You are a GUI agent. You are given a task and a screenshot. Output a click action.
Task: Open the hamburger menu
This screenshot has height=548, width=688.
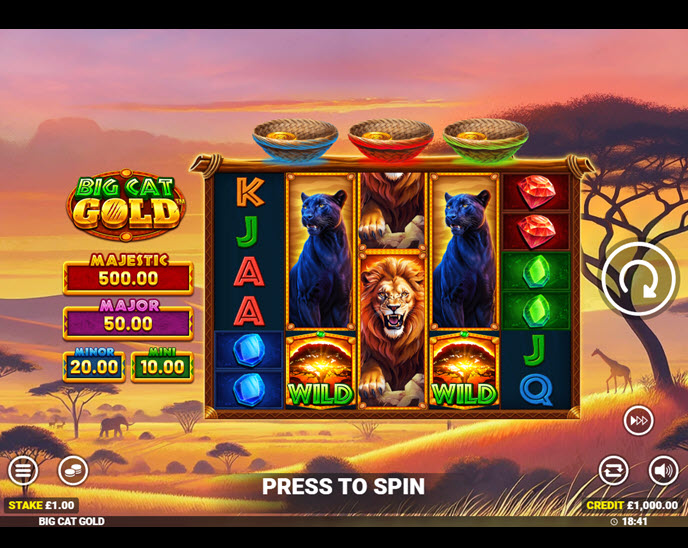click(x=23, y=470)
